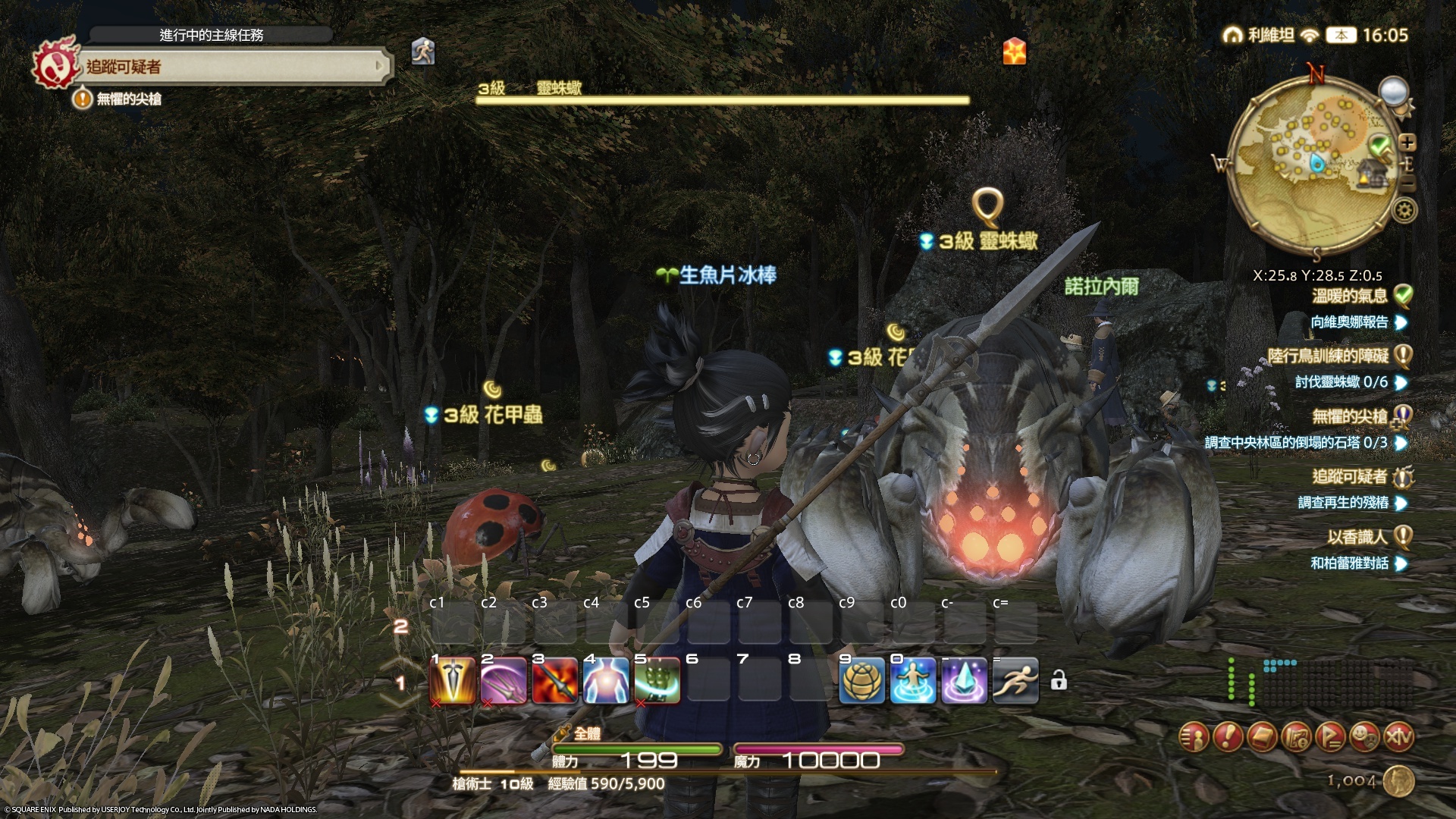Click the 以香識人 quest tracker entry
Image resolution: width=1456 pixels, height=819 pixels.
[1357, 537]
